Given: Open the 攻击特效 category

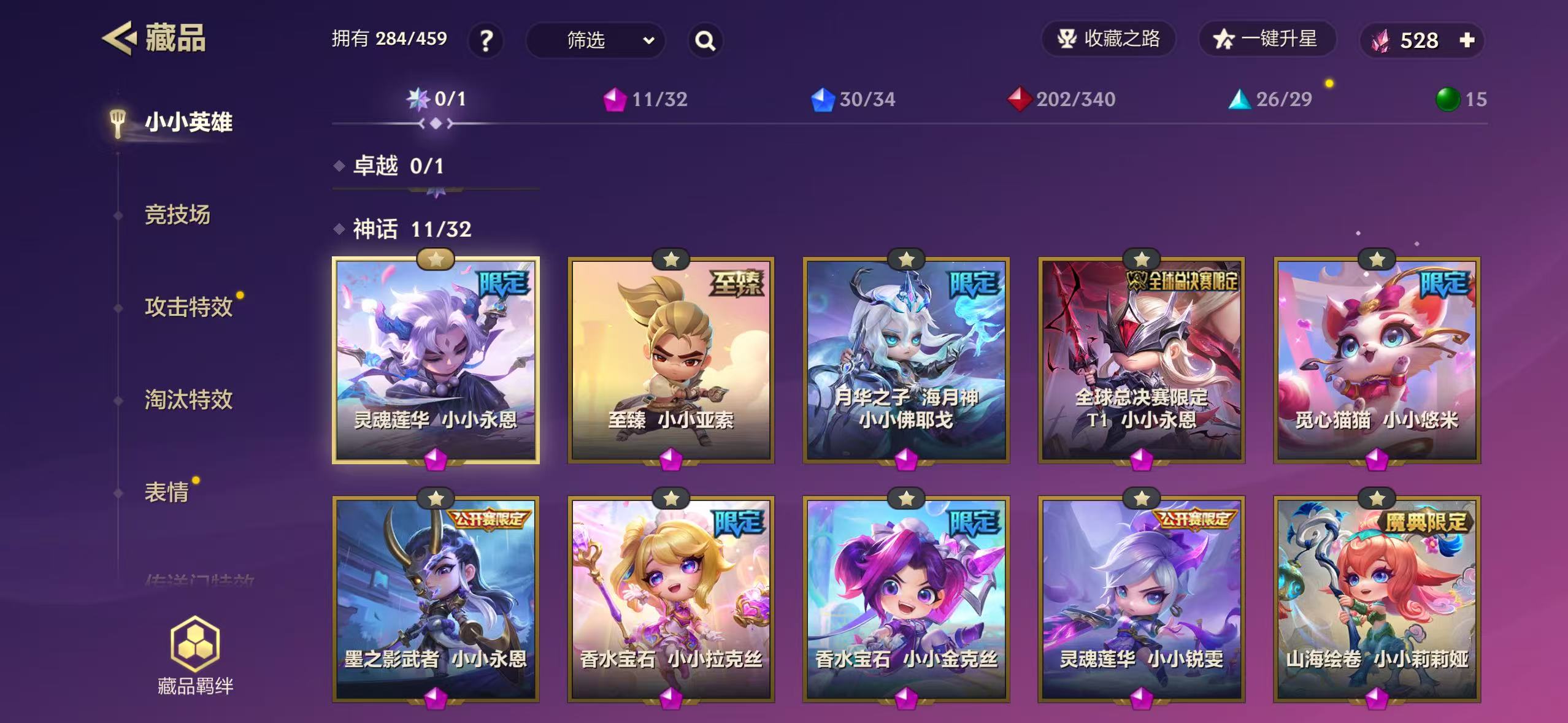Looking at the screenshot, I should [x=188, y=307].
